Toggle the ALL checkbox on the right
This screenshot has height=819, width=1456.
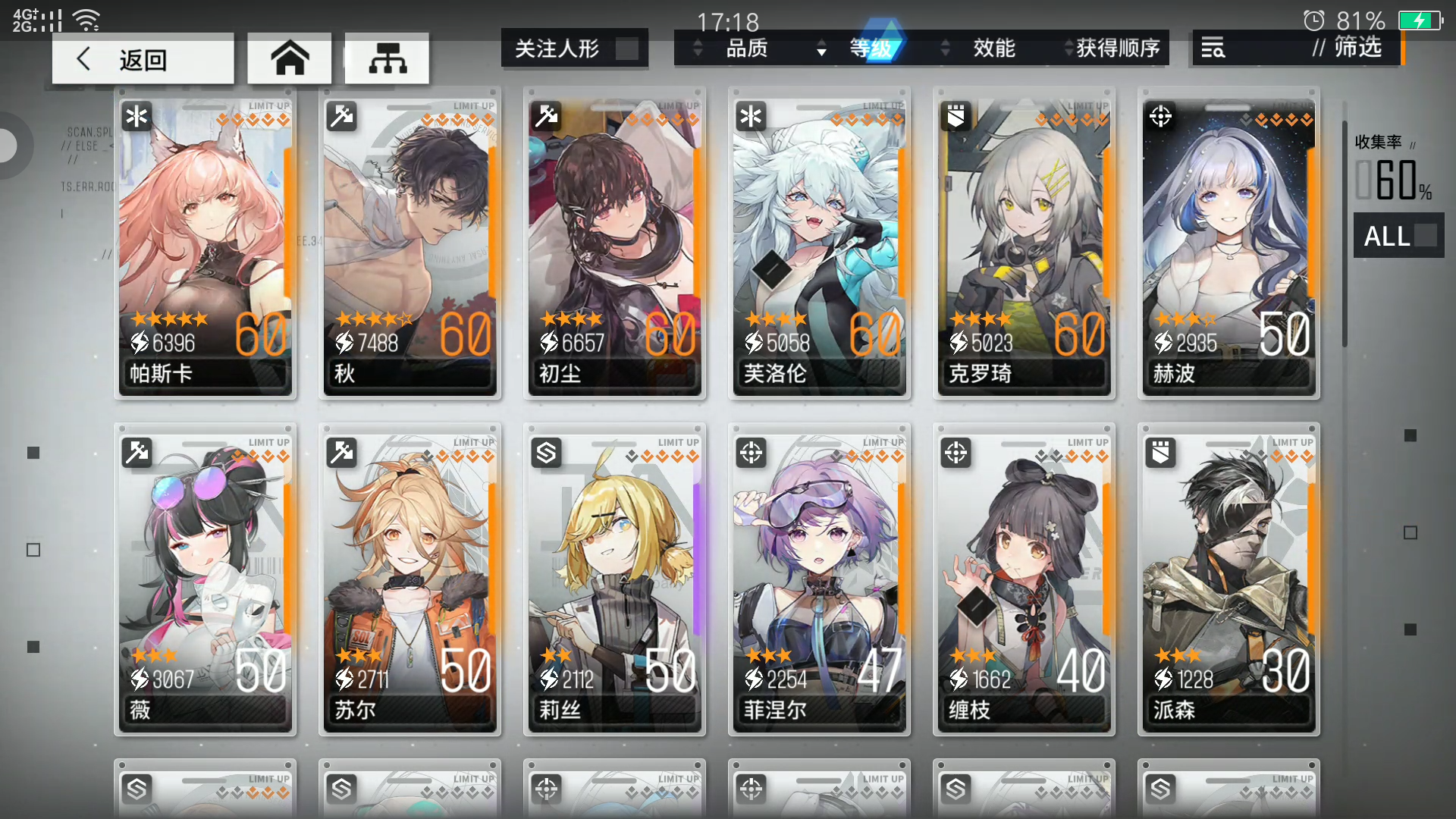coord(1425,236)
